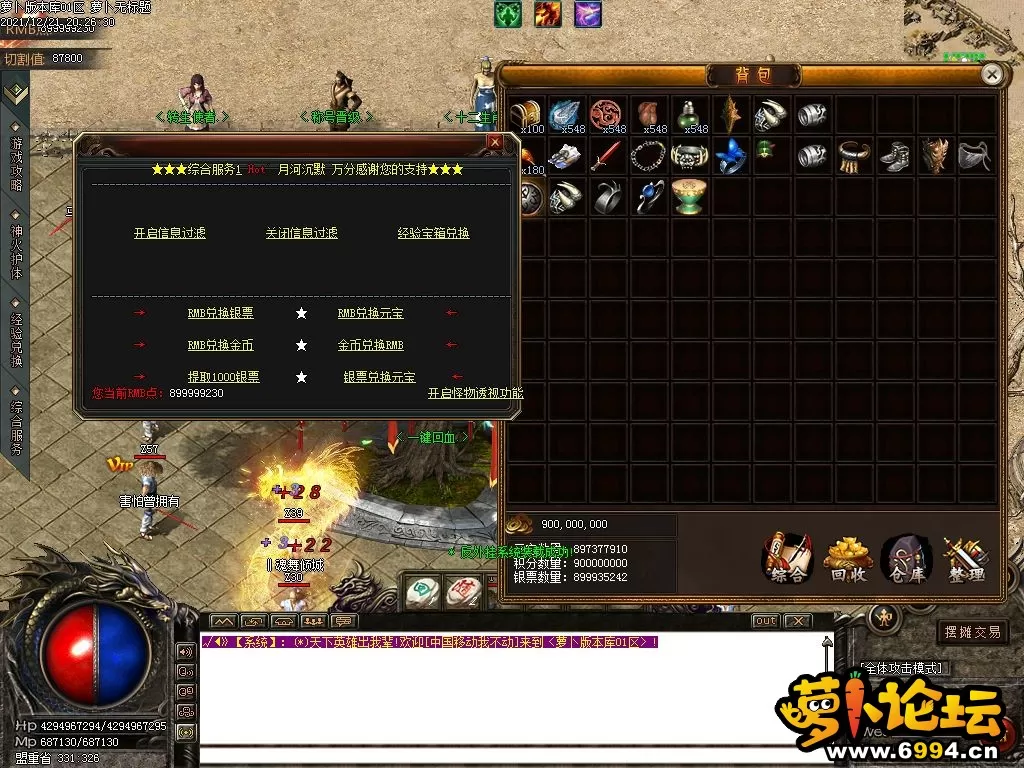Select 金币兑换RMB exchange
Image resolution: width=1024 pixels, height=768 pixels.
(370, 345)
